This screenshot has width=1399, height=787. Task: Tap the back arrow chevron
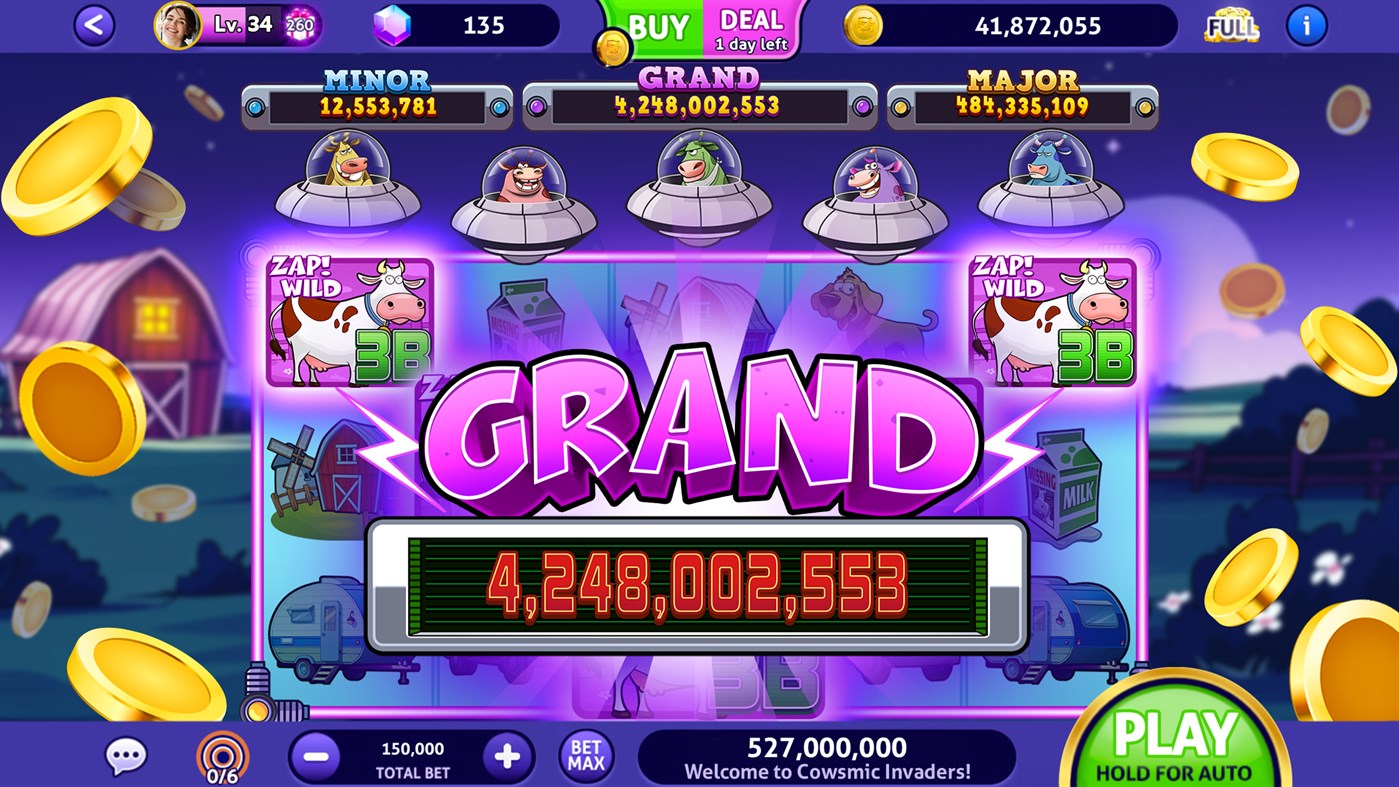pyautogui.click(x=92, y=25)
